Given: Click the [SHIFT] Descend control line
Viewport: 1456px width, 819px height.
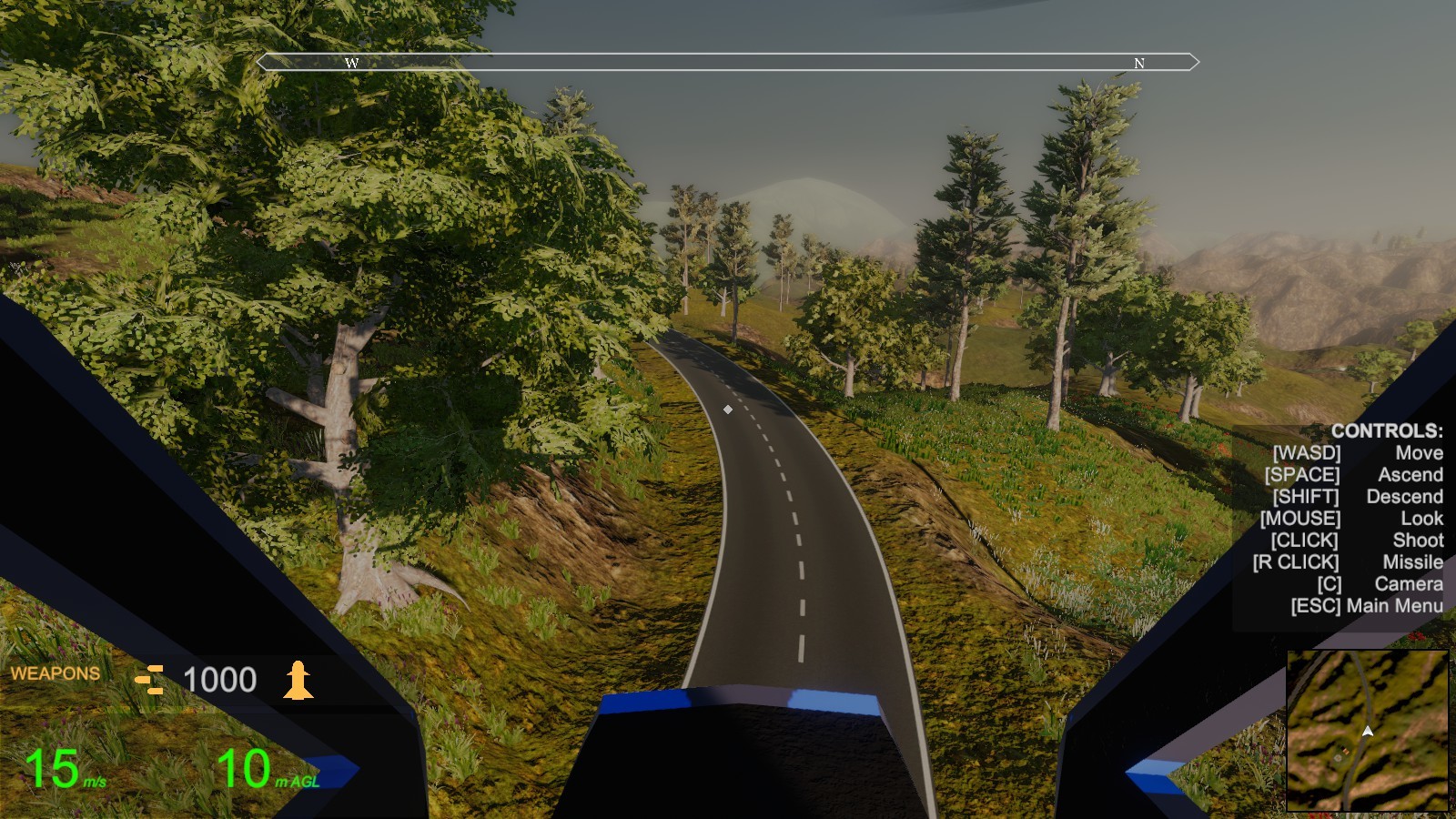Looking at the screenshot, I should (x=1357, y=496).
